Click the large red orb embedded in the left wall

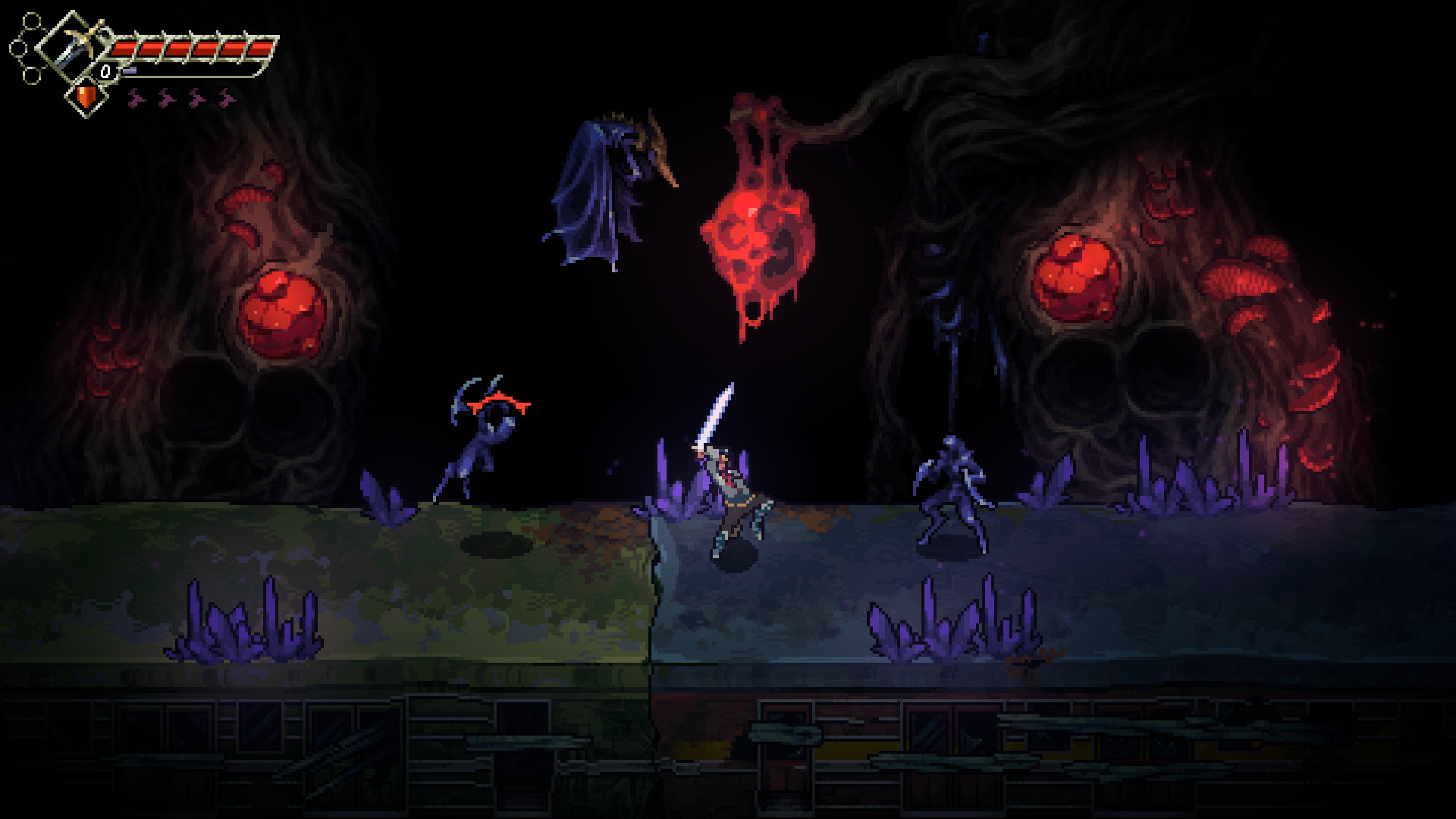click(281, 311)
